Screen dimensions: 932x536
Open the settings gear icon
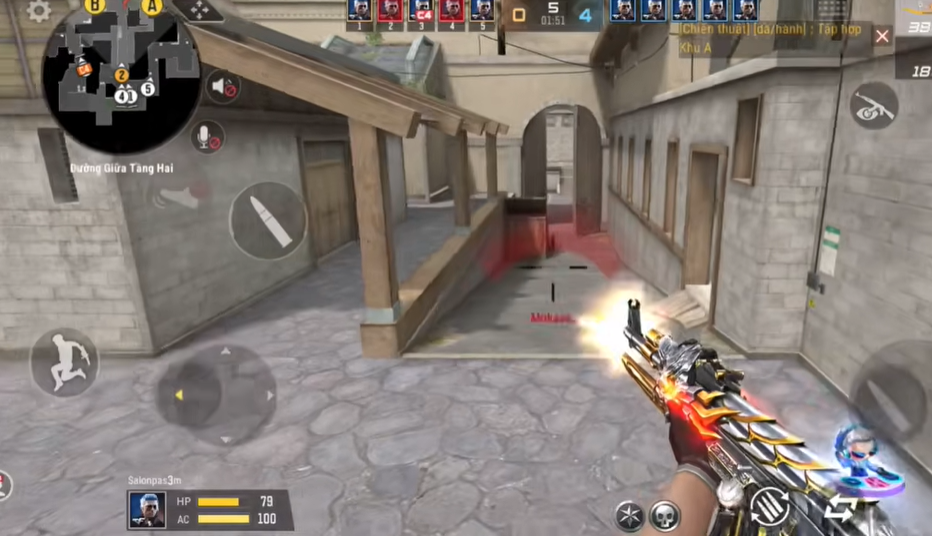[x=38, y=11]
